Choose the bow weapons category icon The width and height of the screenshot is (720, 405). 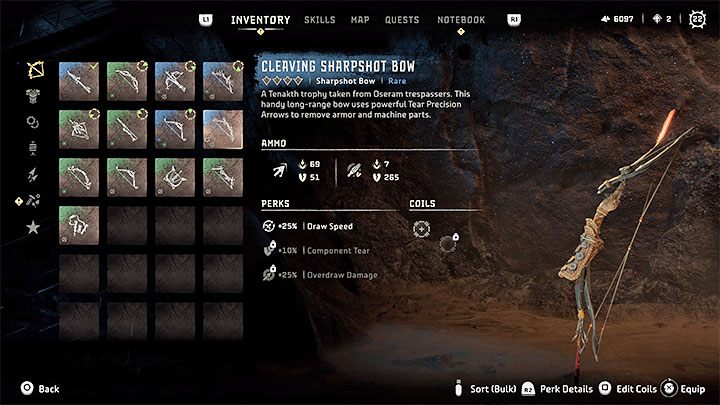coord(33,70)
